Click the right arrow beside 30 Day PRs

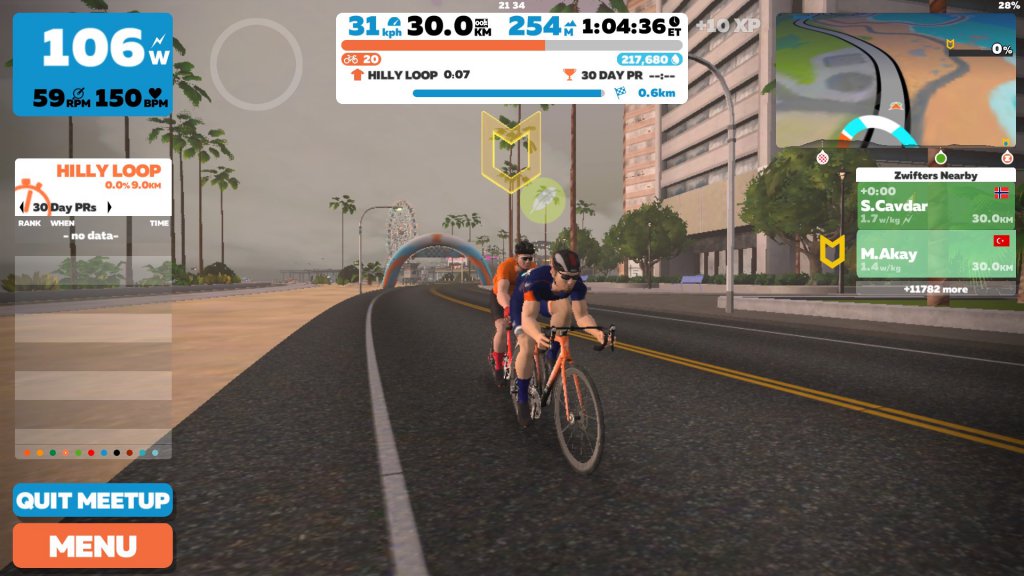[x=108, y=207]
